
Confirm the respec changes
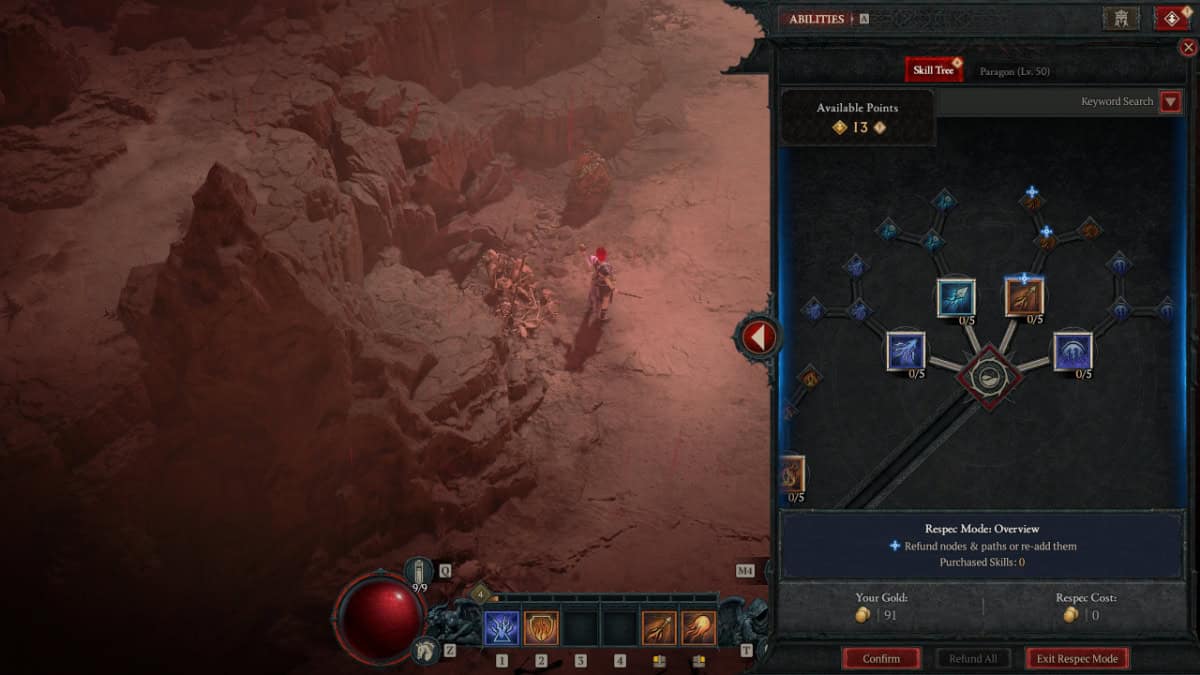[881, 658]
